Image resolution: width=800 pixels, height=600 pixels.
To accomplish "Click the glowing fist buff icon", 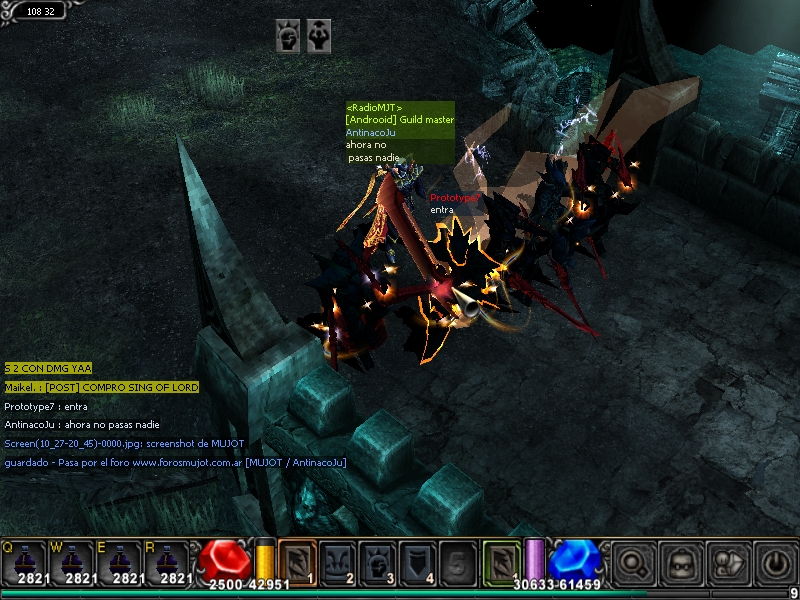I will 288,35.
